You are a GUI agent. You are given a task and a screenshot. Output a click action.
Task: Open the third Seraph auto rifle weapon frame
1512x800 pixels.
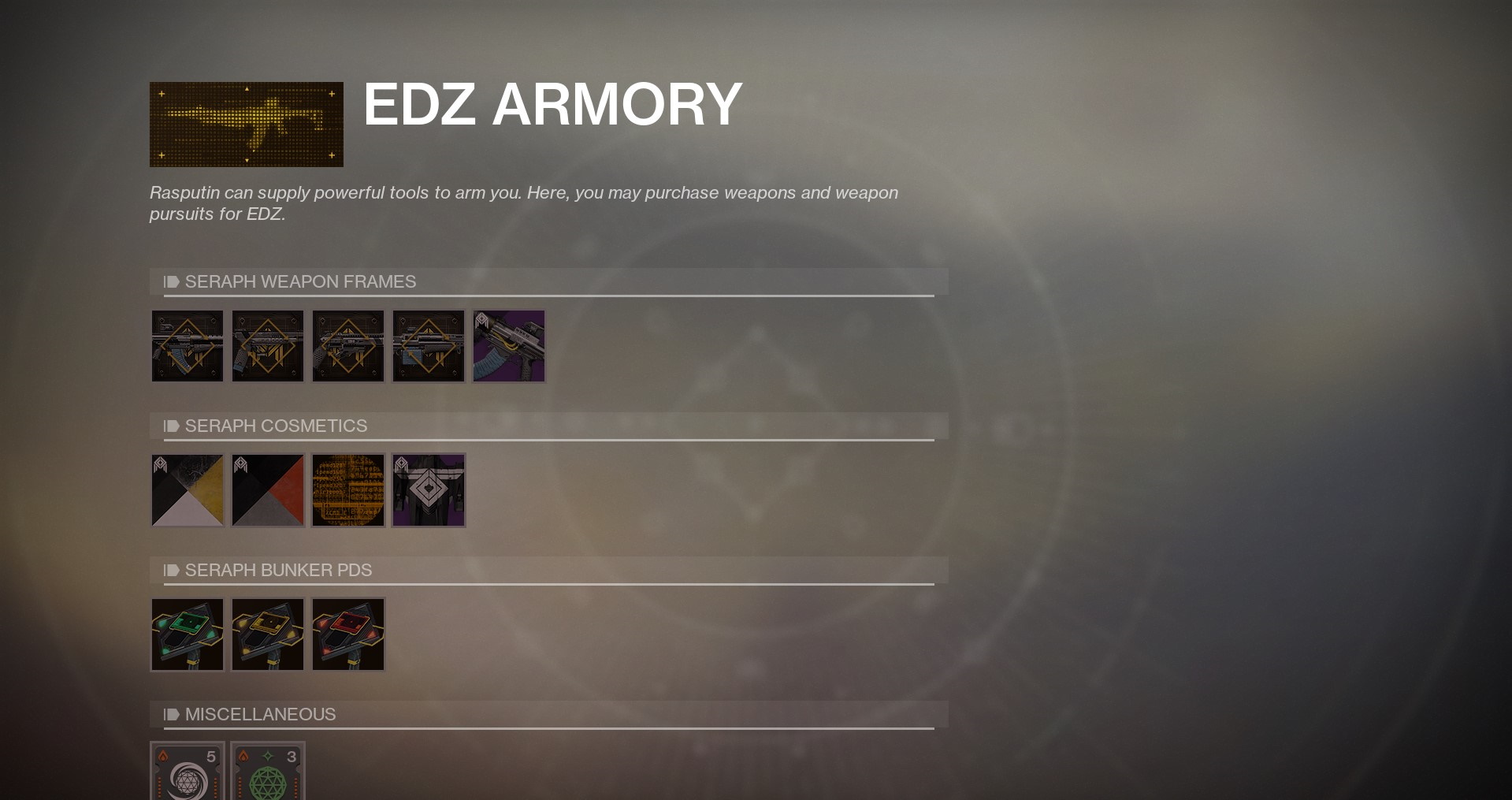[347, 345]
